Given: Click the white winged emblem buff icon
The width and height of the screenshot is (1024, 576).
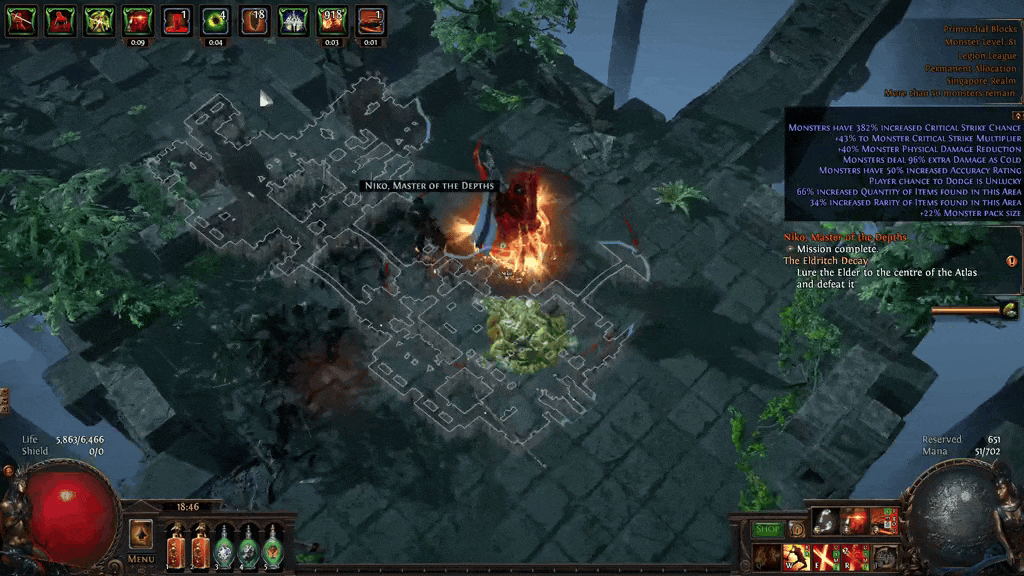Looking at the screenshot, I should click(x=293, y=21).
